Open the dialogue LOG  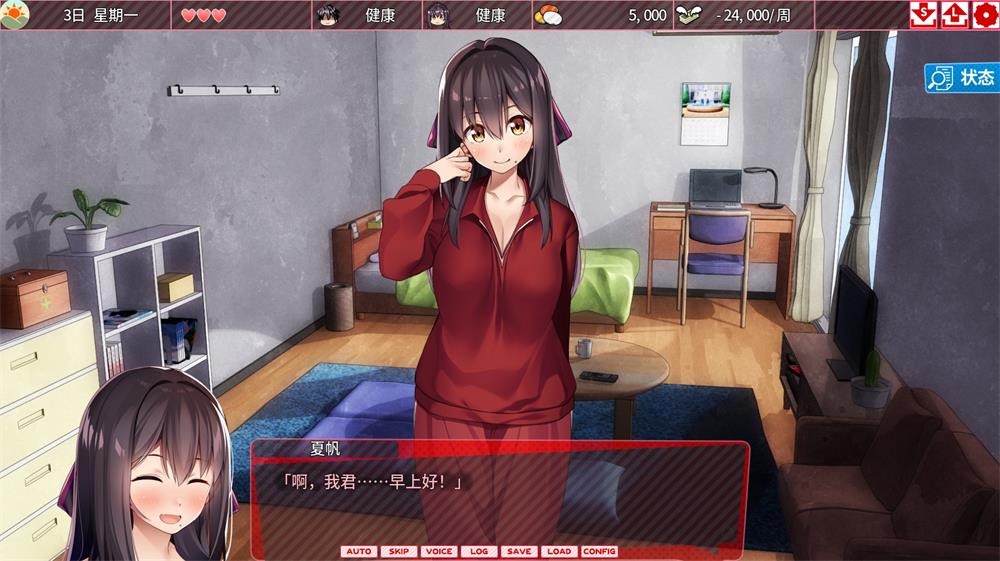click(479, 551)
